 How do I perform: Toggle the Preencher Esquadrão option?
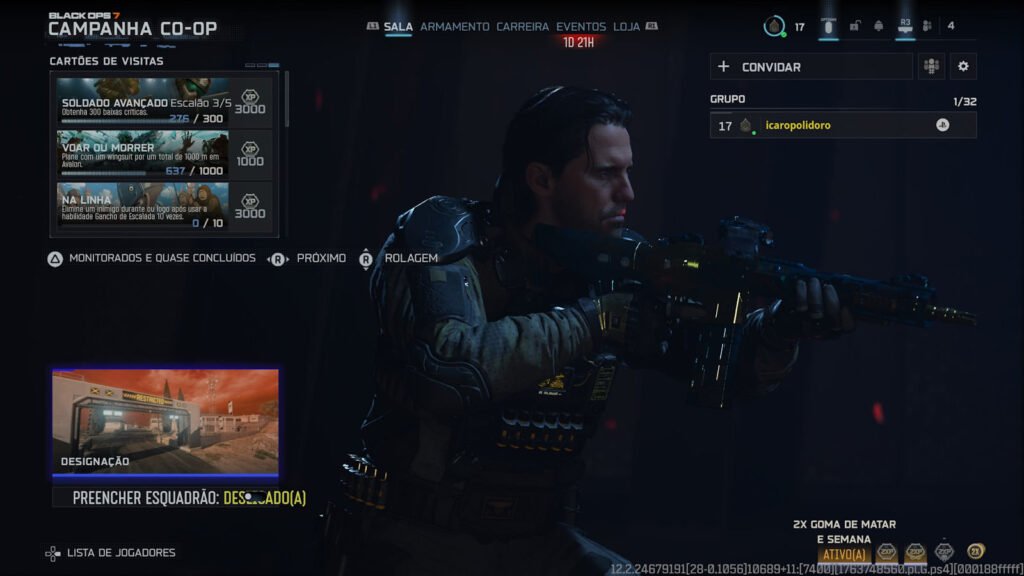pos(190,497)
